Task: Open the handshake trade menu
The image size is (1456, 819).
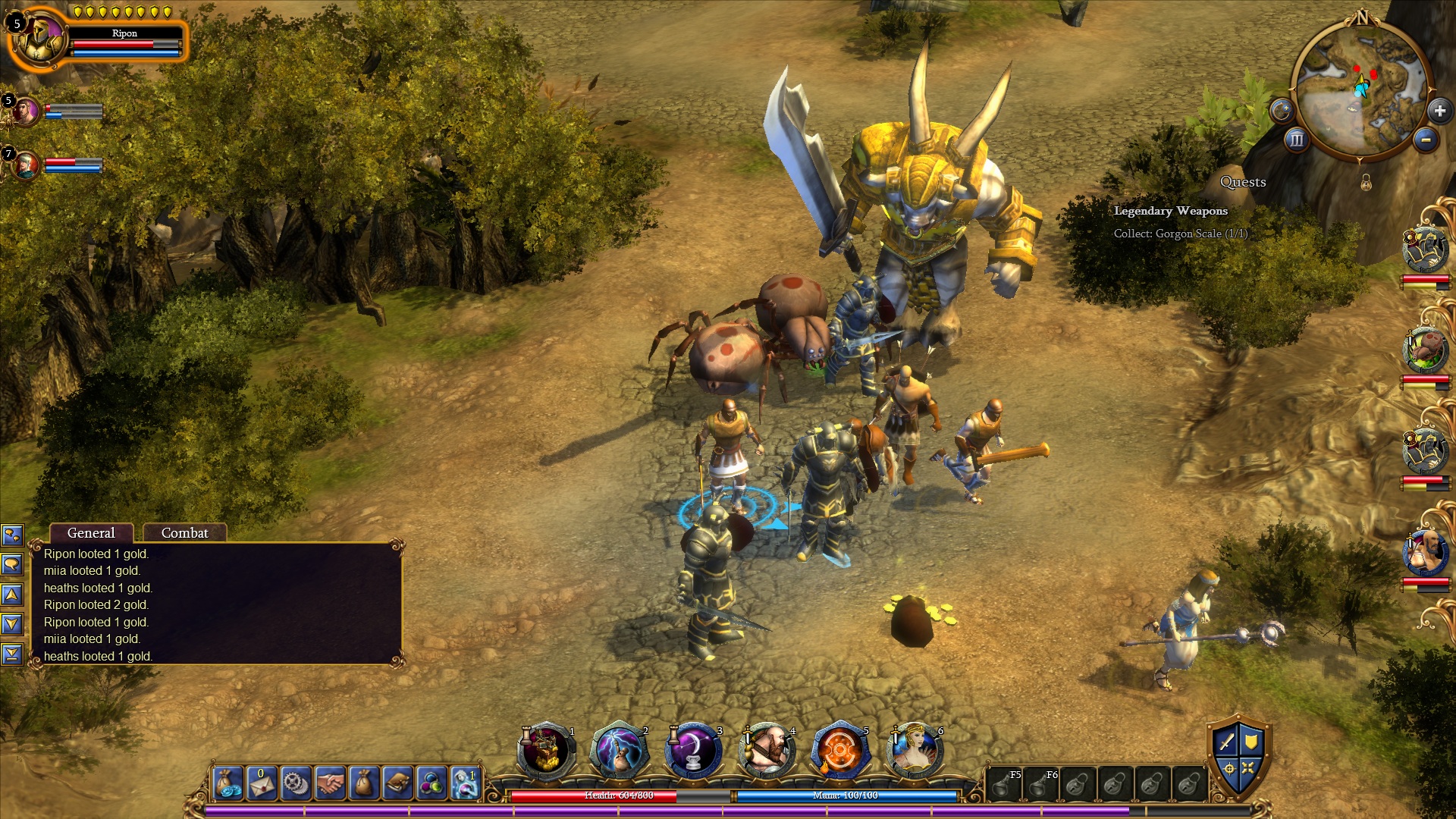Action: point(330,783)
